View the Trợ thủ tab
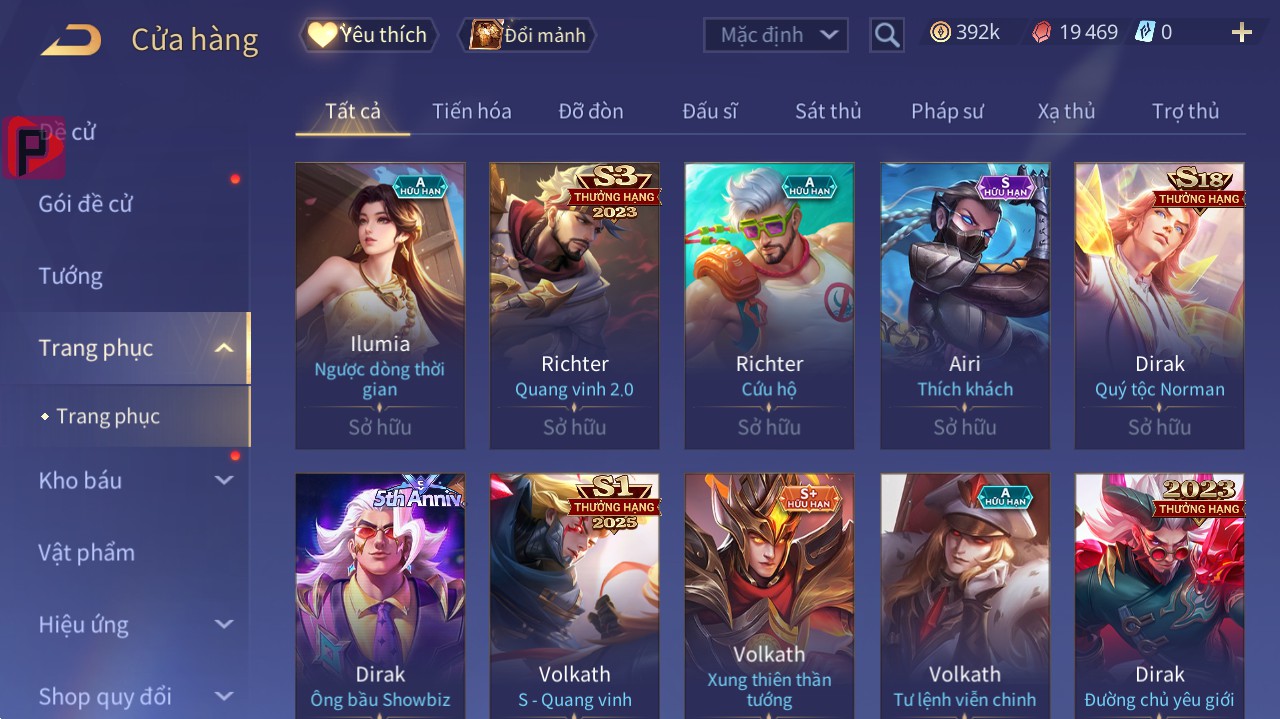The height and width of the screenshot is (719, 1280). click(x=1185, y=111)
